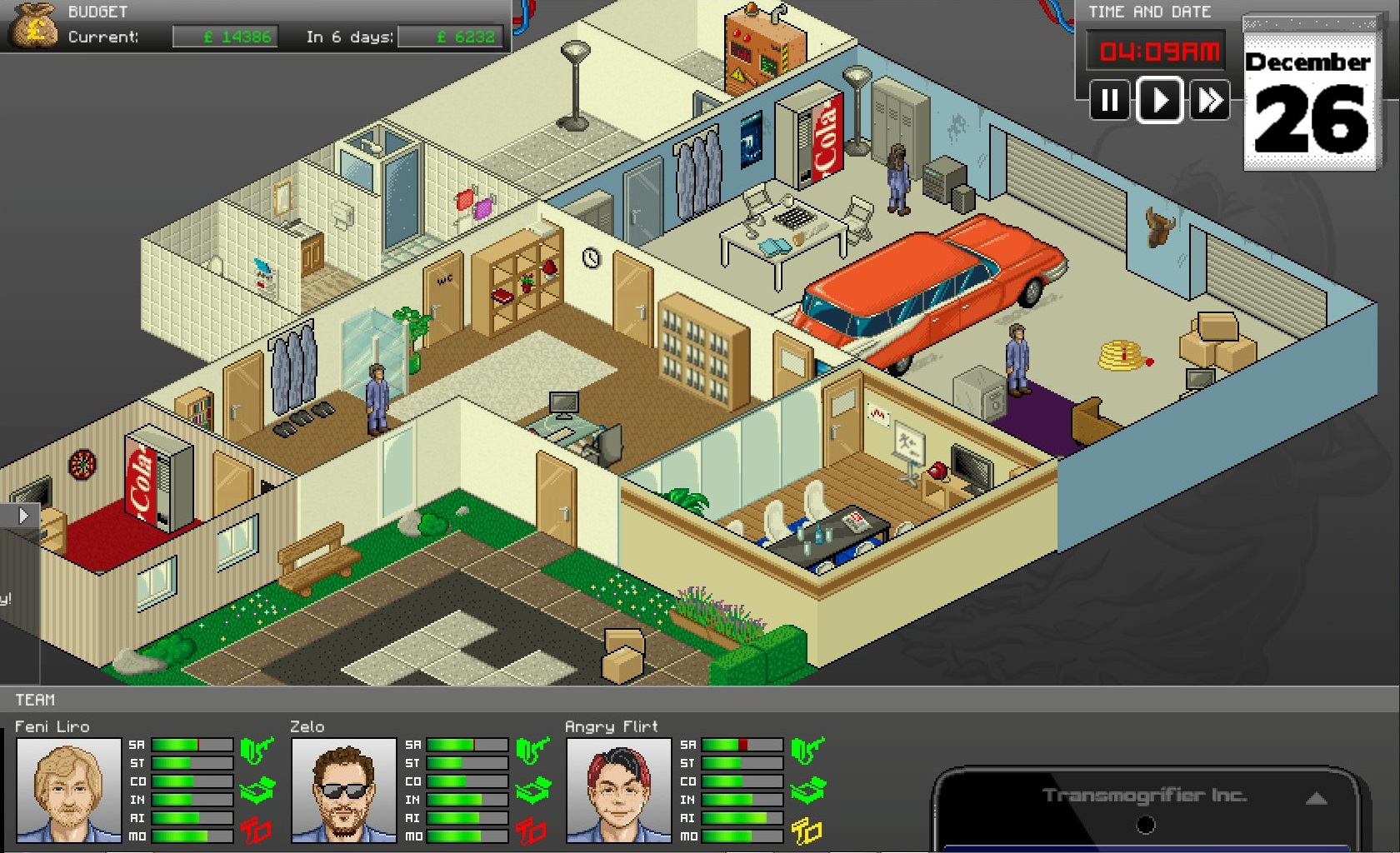This screenshot has height=853, width=1400.
Task: Click Zelo's green book icon
Action: pos(532,790)
